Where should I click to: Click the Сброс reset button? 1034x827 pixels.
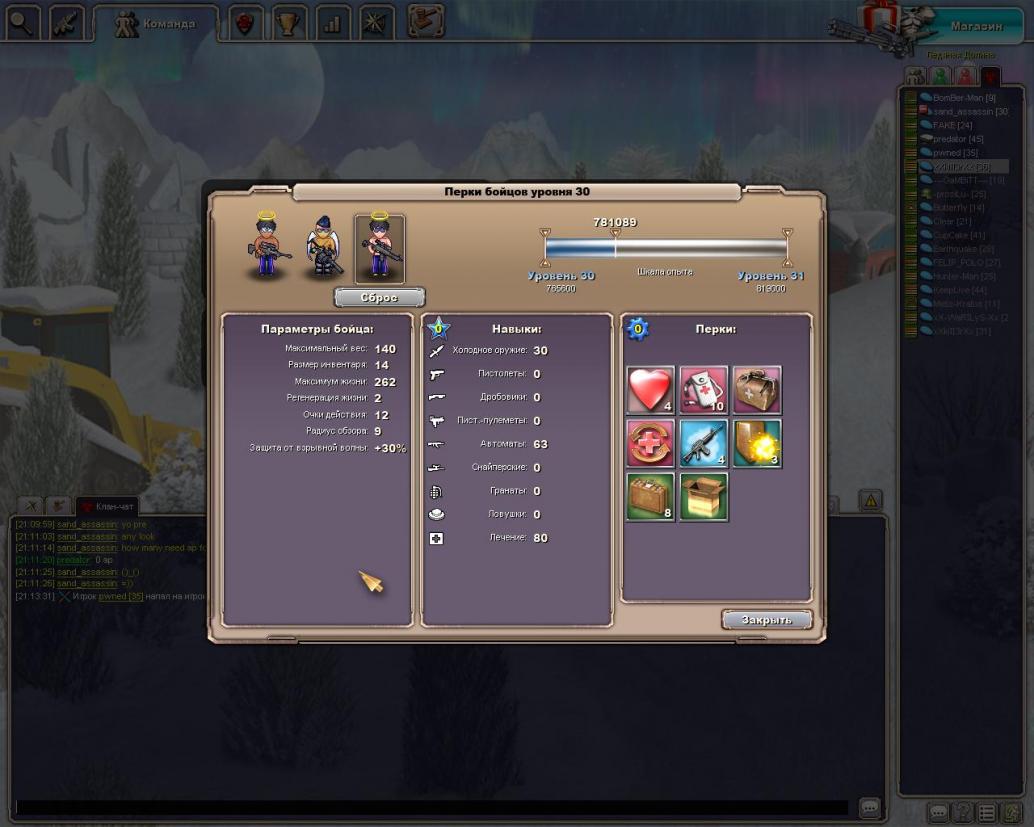coord(379,298)
